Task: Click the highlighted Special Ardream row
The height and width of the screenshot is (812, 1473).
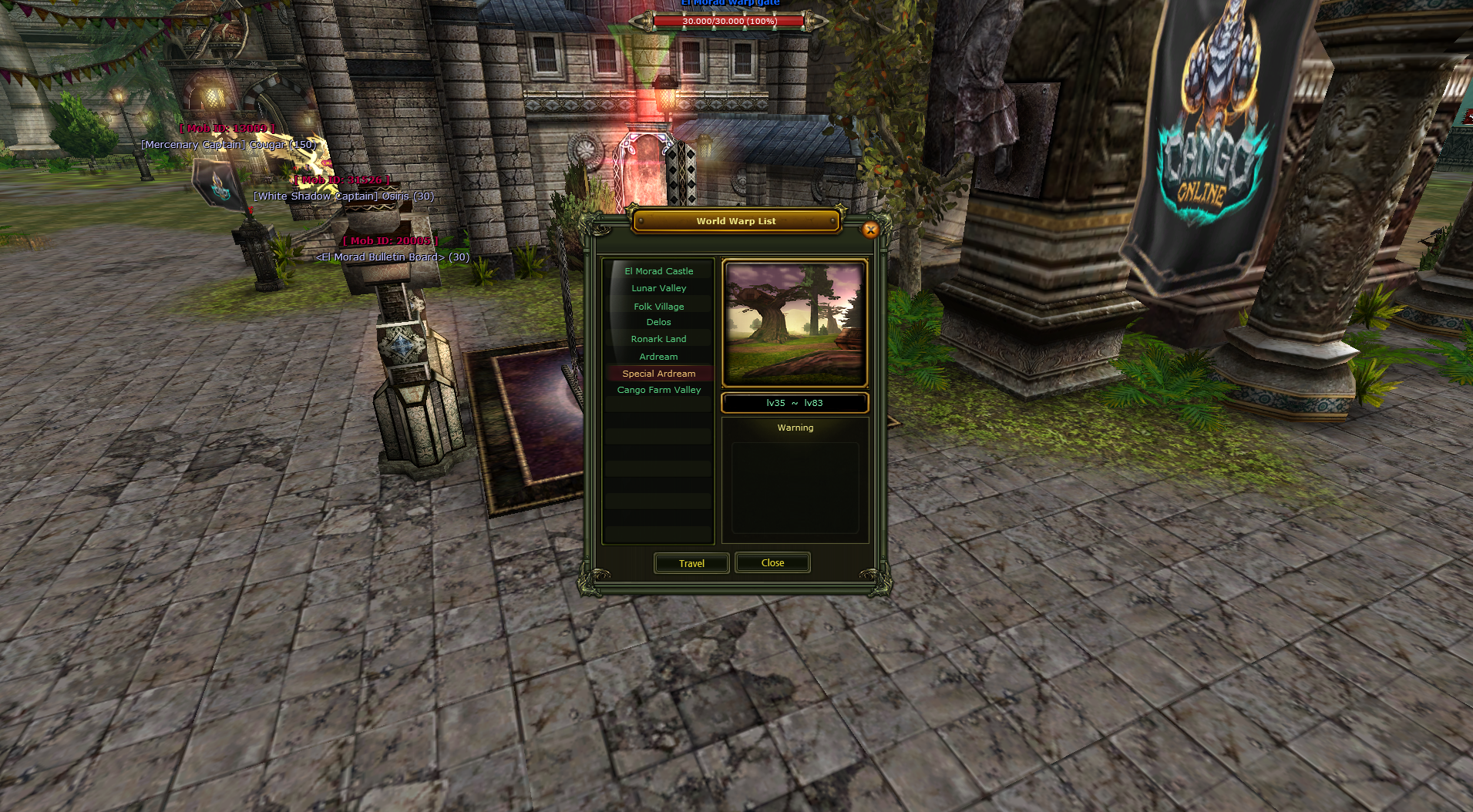Action: coord(658,374)
